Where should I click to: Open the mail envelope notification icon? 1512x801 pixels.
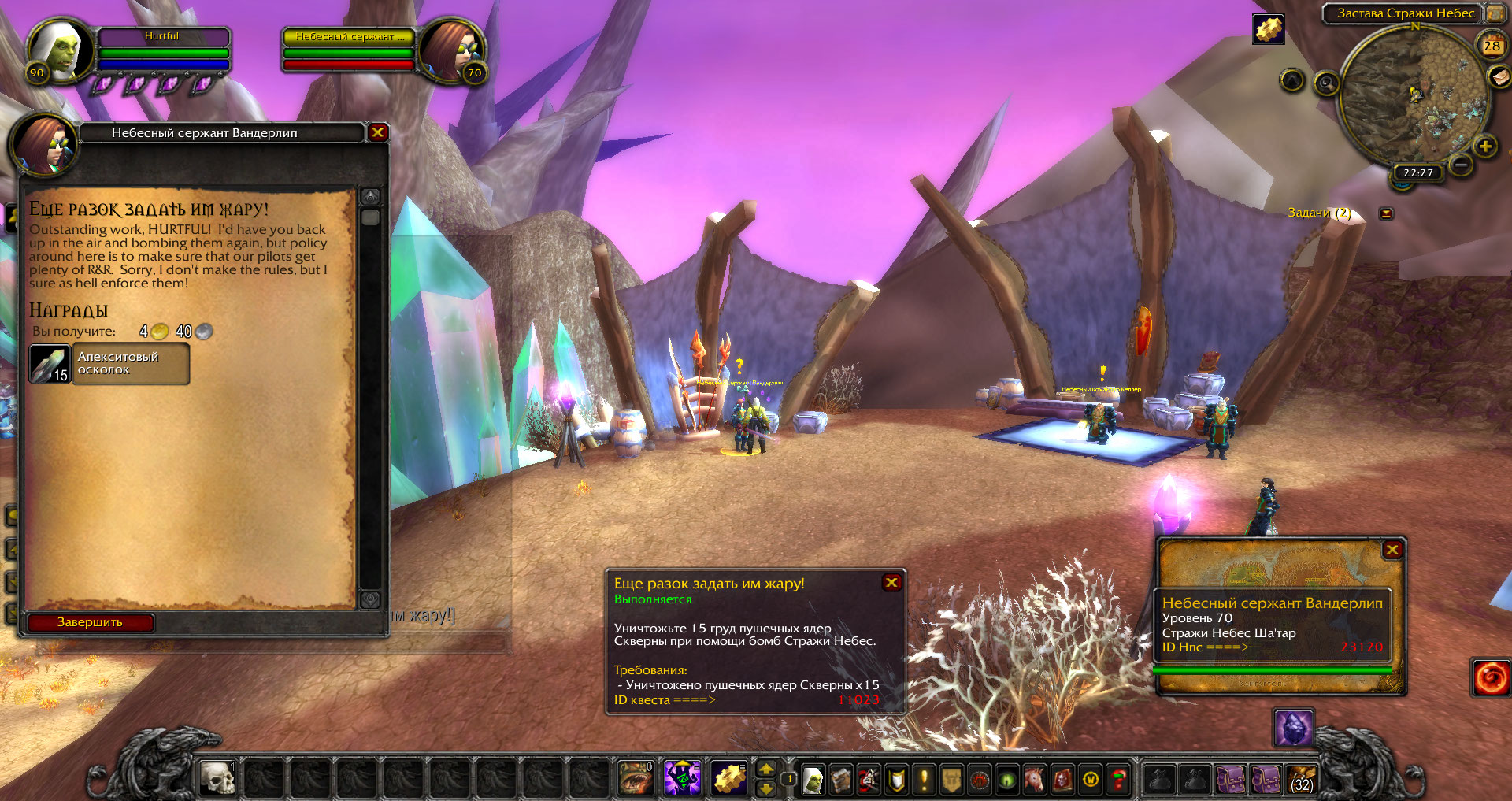click(1499, 76)
